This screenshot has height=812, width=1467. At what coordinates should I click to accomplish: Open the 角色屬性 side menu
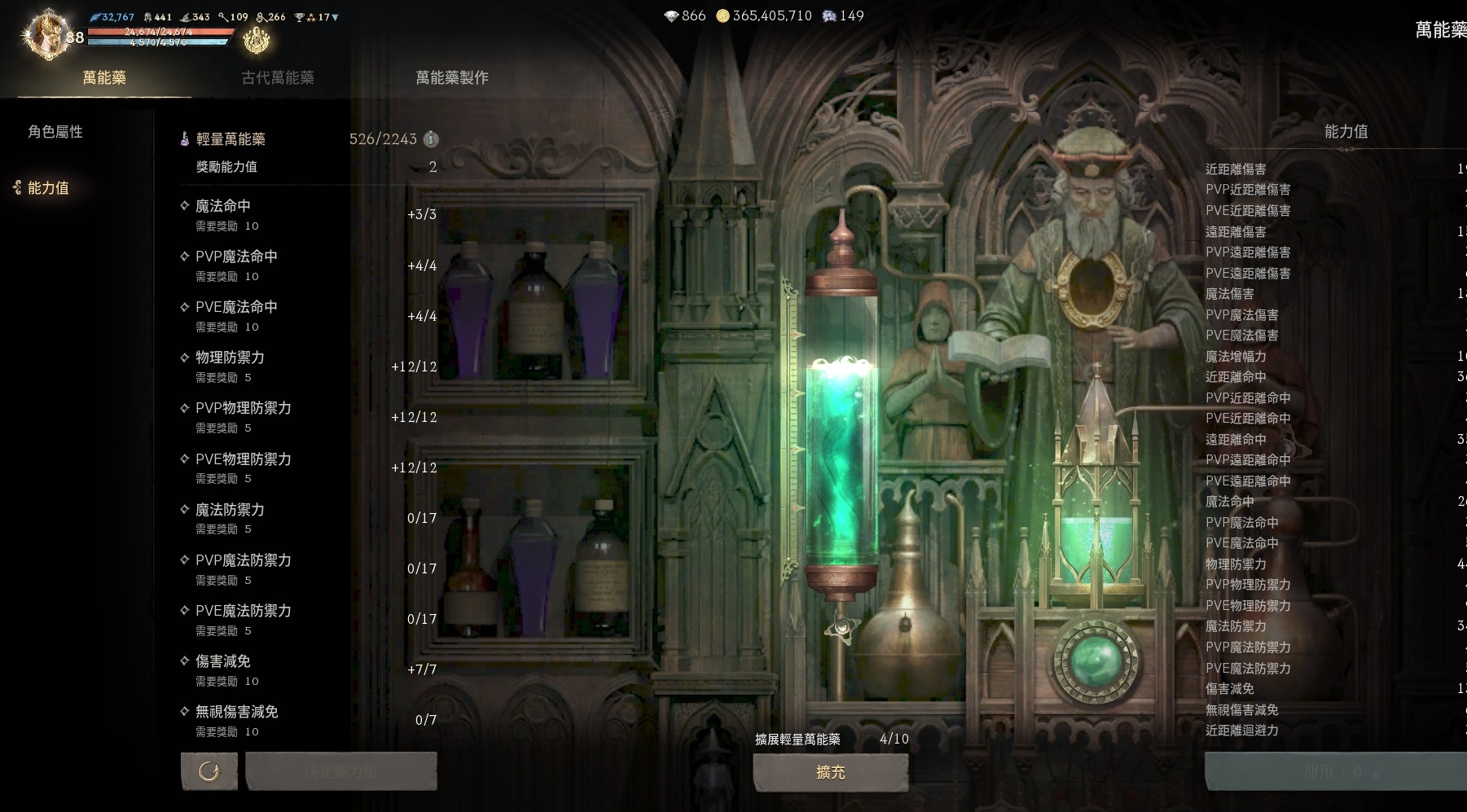pos(55,132)
